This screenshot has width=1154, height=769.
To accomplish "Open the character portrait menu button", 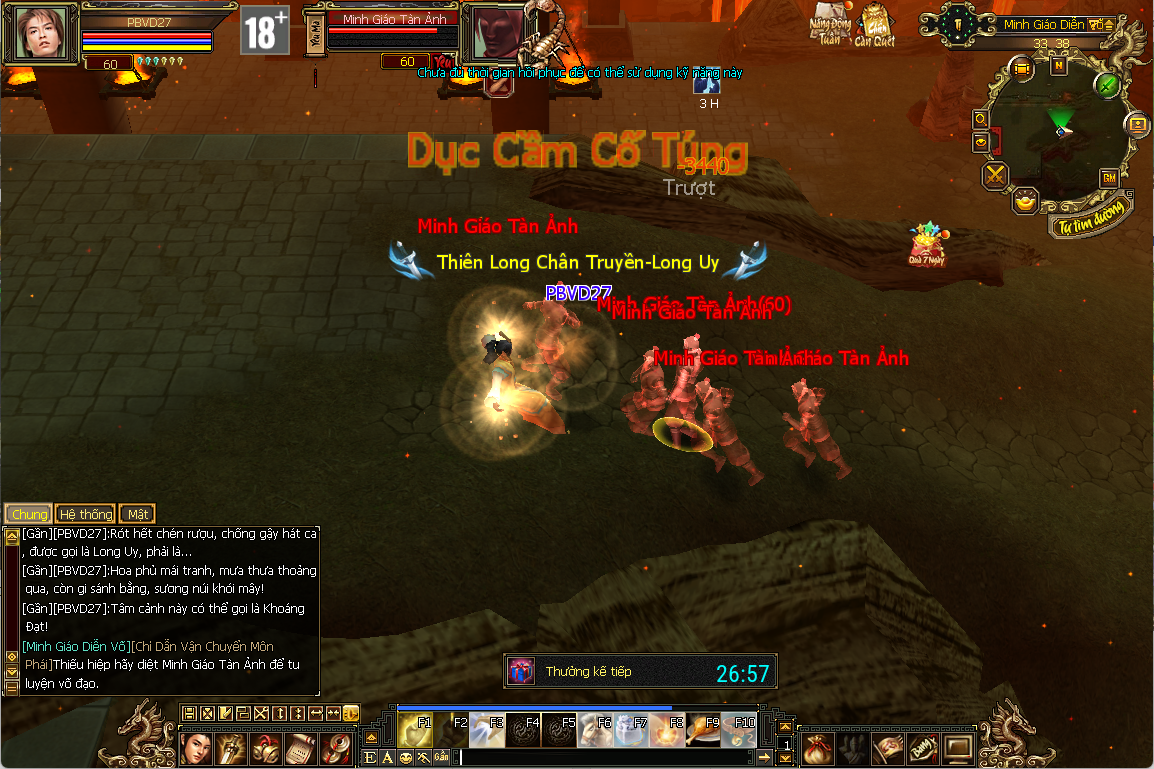I will 195,747.
